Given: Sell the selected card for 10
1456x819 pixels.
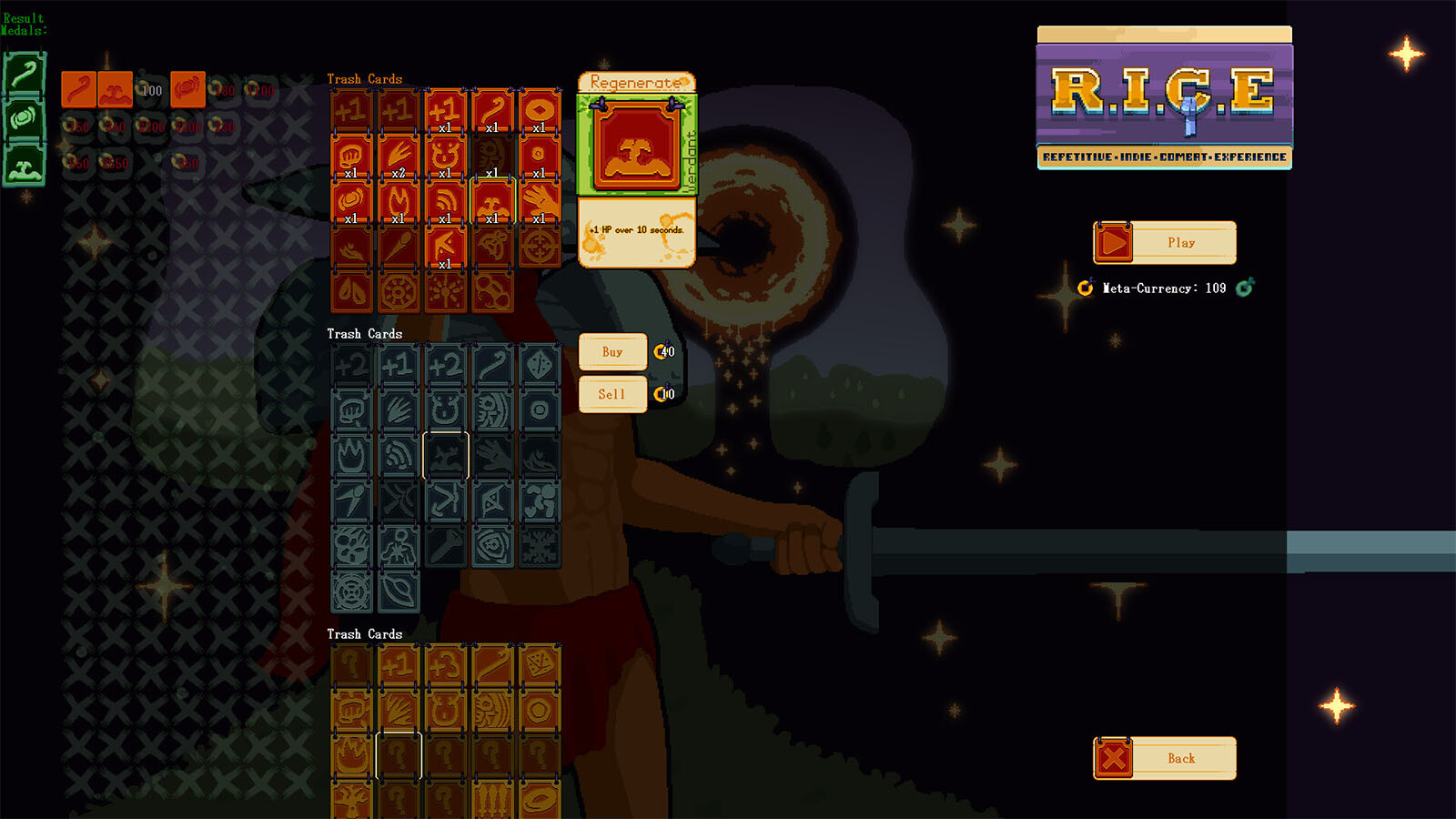Looking at the screenshot, I should pos(612,394).
